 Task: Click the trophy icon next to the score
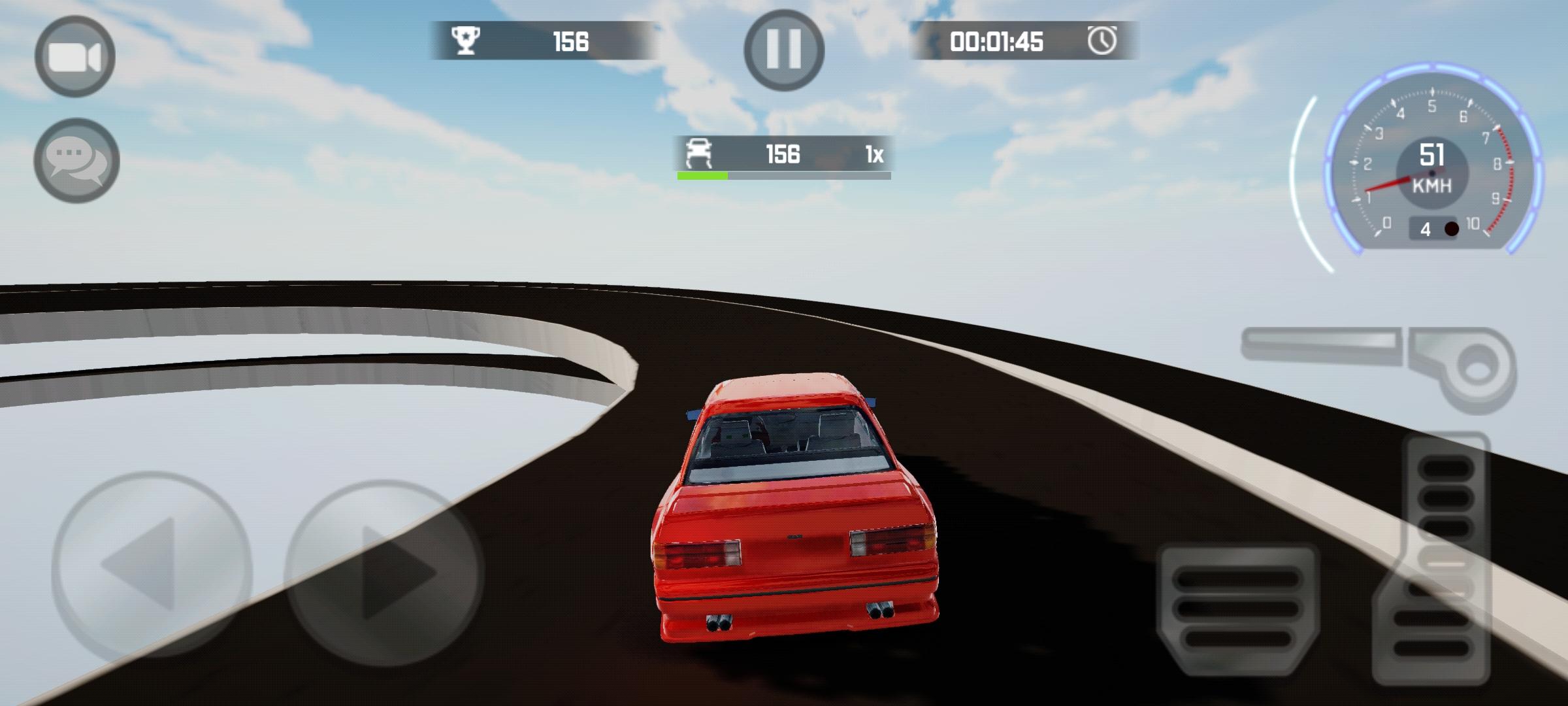pos(465,41)
